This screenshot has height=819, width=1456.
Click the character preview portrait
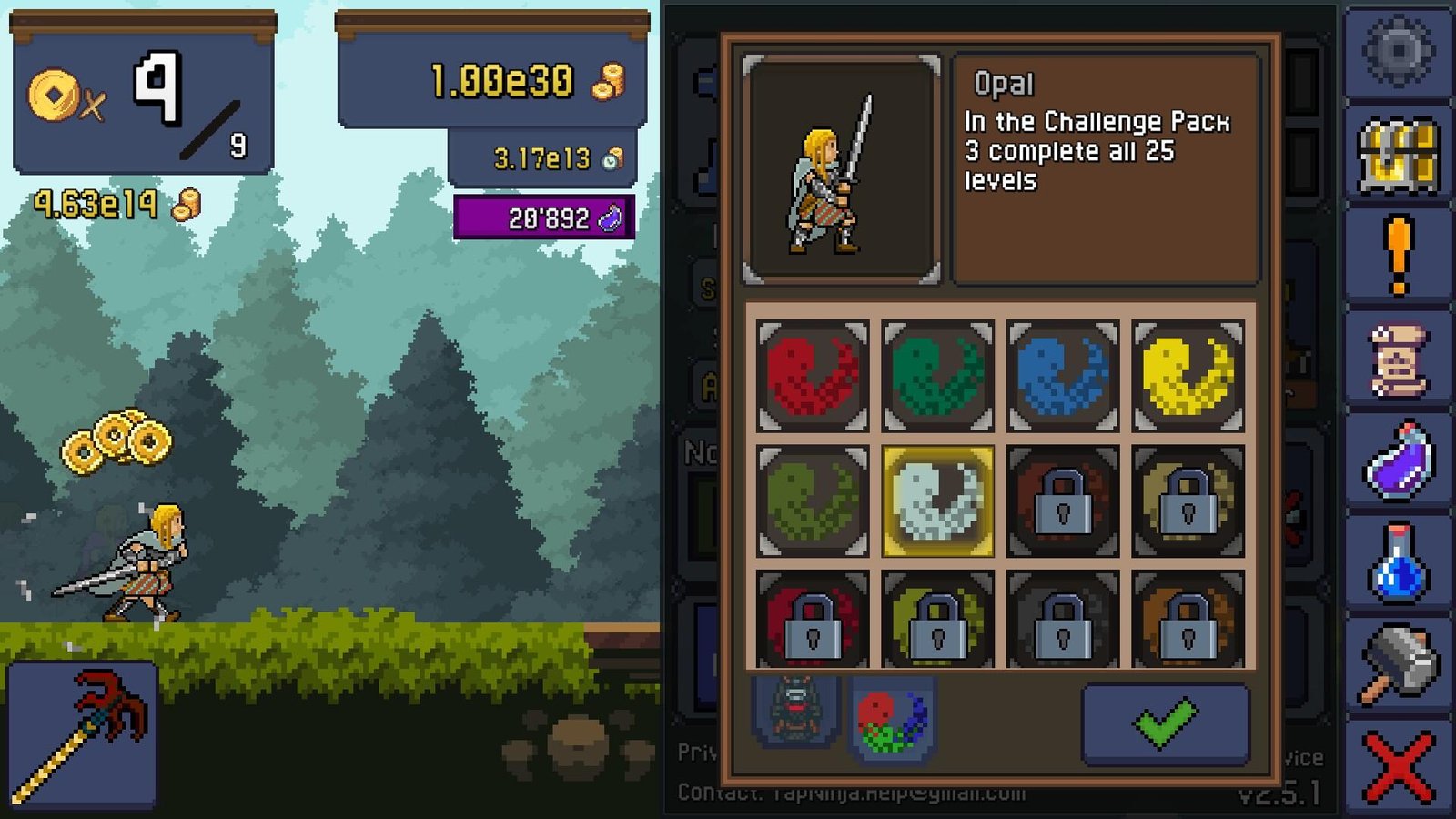point(839,168)
